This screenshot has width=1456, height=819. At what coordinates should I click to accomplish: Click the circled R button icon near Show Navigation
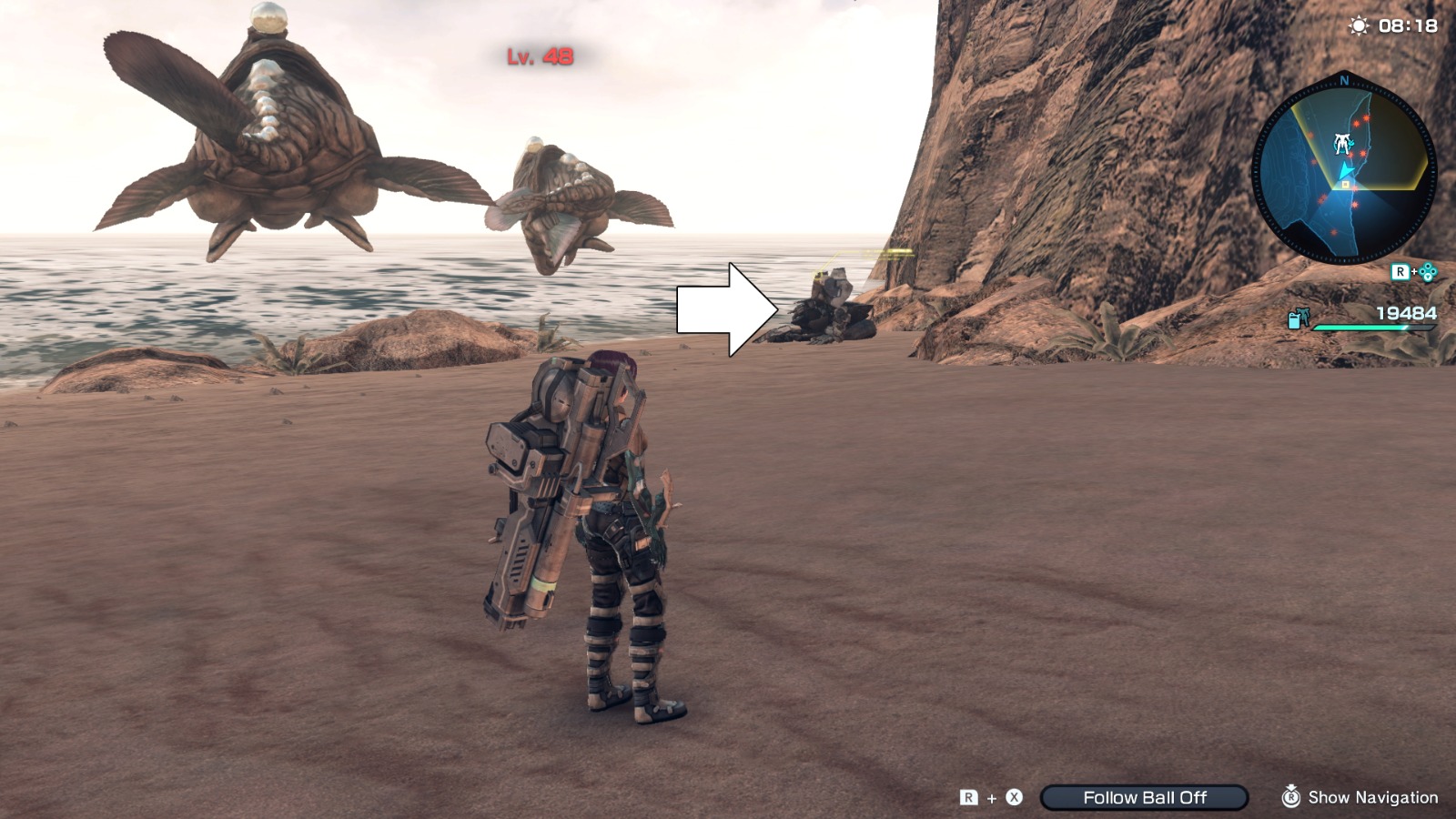[1292, 797]
